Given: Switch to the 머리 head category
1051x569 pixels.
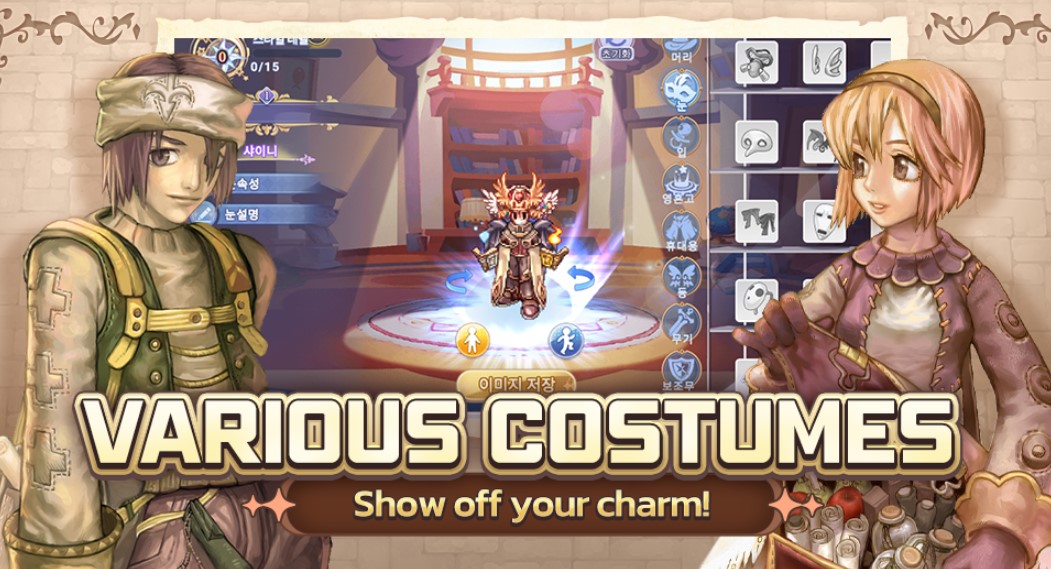Looking at the screenshot, I should 683,47.
